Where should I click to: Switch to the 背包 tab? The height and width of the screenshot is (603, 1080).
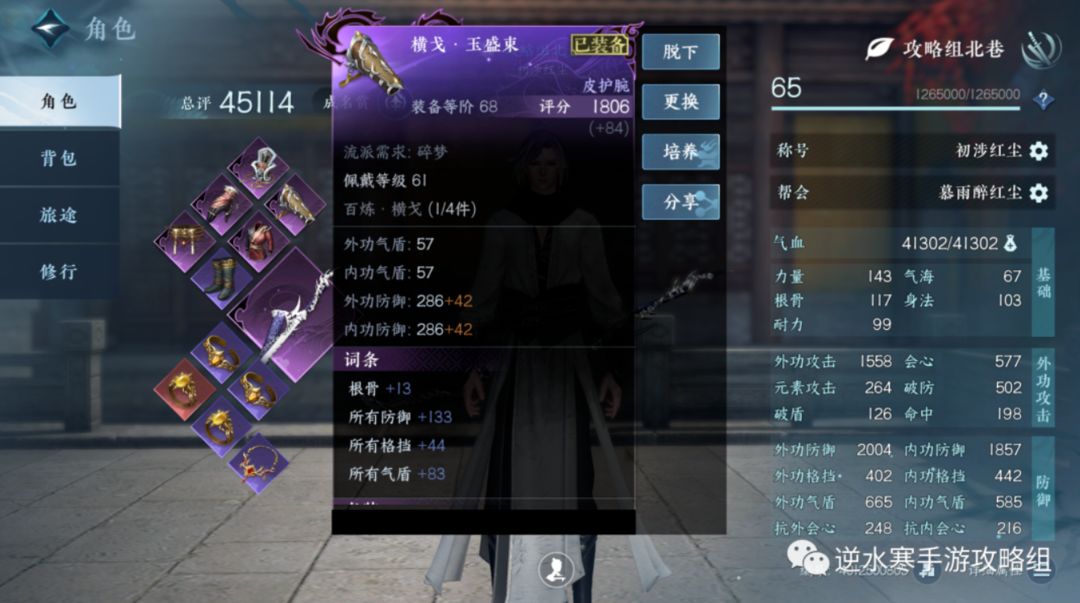click(59, 158)
